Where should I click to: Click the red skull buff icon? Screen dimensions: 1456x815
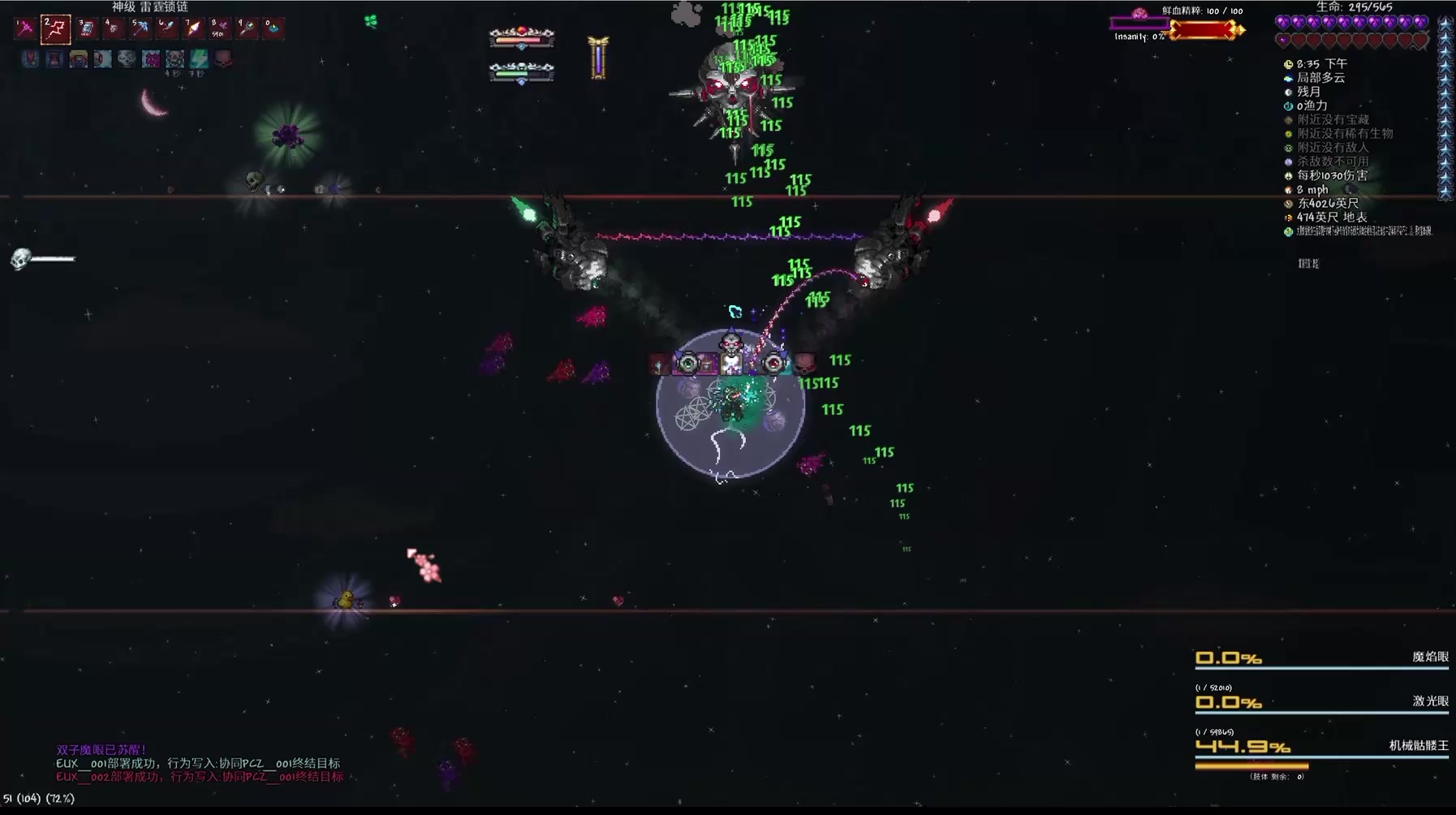click(223, 58)
